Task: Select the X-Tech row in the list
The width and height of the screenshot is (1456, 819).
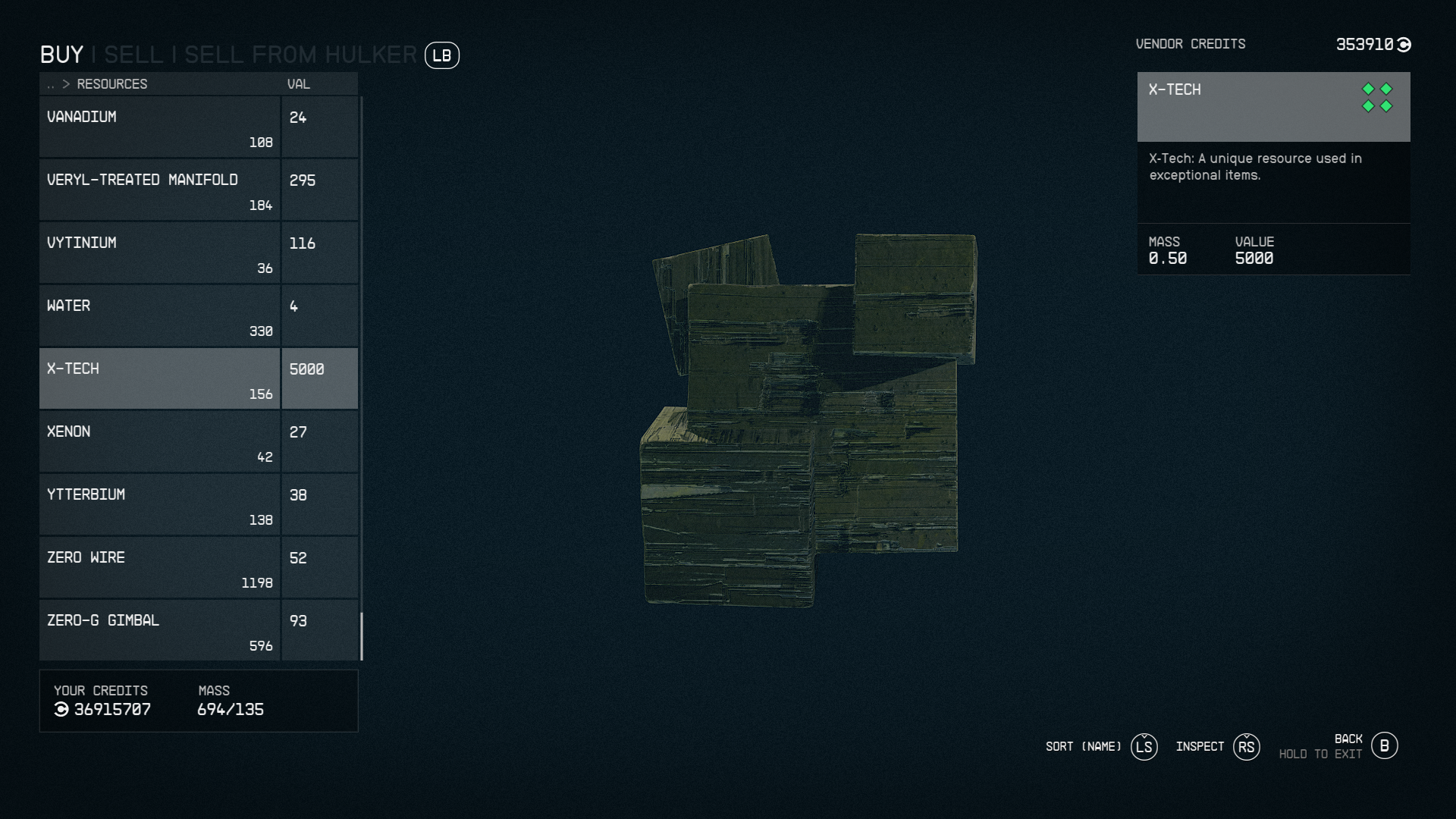Action: pyautogui.click(x=159, y=378)
